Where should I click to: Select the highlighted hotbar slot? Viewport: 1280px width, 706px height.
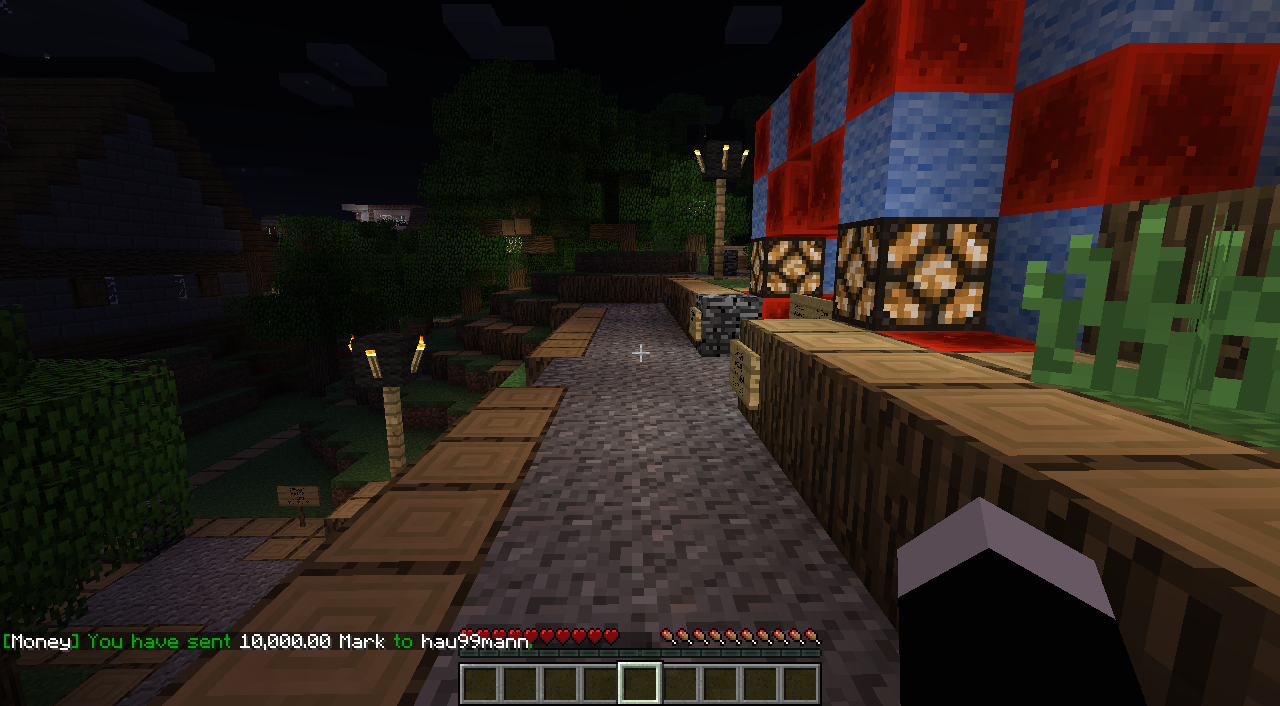tap(640, 684)
